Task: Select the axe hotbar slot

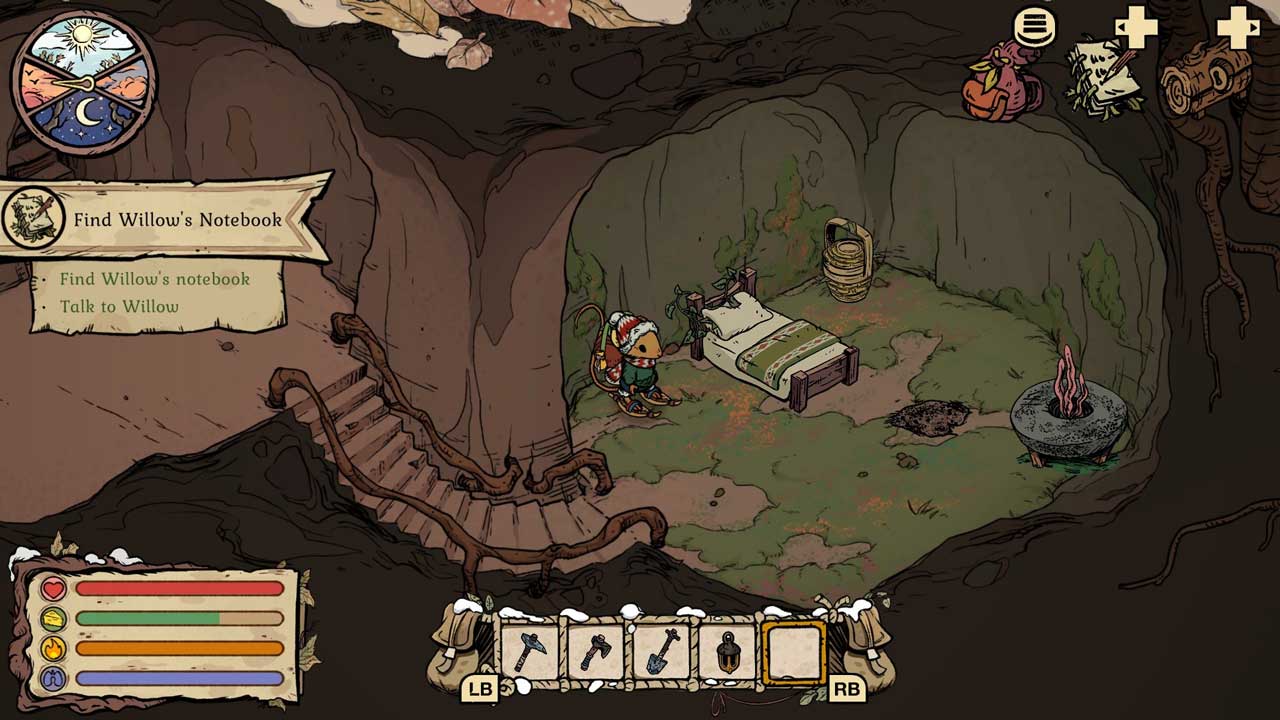Action: tap(595, 652)
